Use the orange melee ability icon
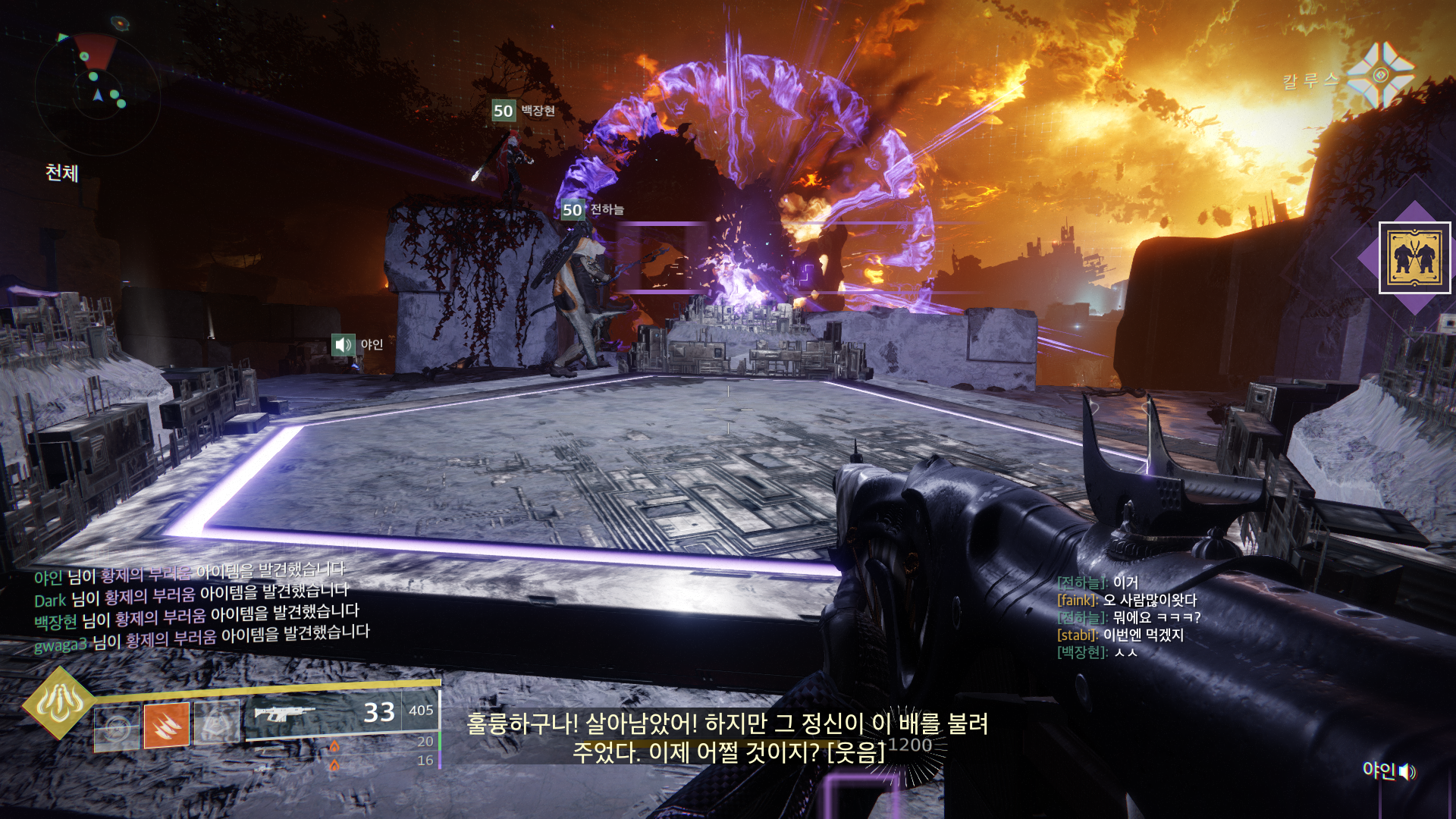1456x819 pixels. click(x=167, y=724)
